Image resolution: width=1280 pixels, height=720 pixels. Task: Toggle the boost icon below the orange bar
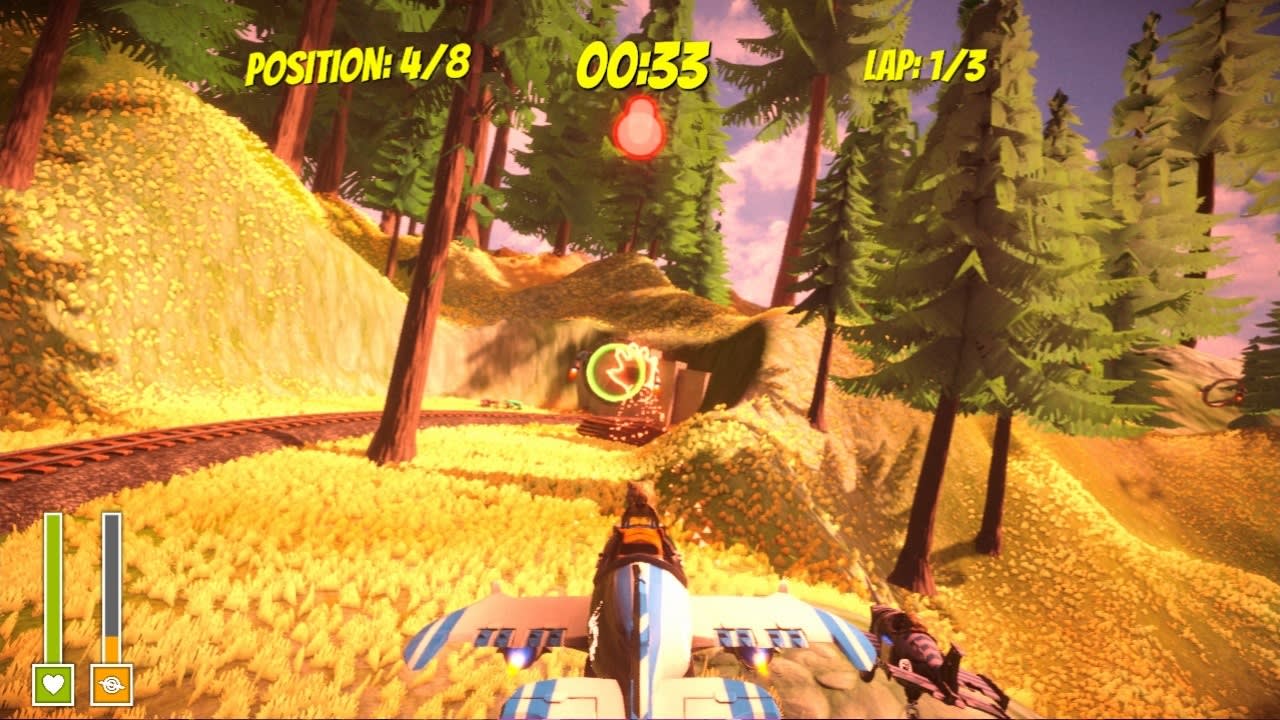112,685
